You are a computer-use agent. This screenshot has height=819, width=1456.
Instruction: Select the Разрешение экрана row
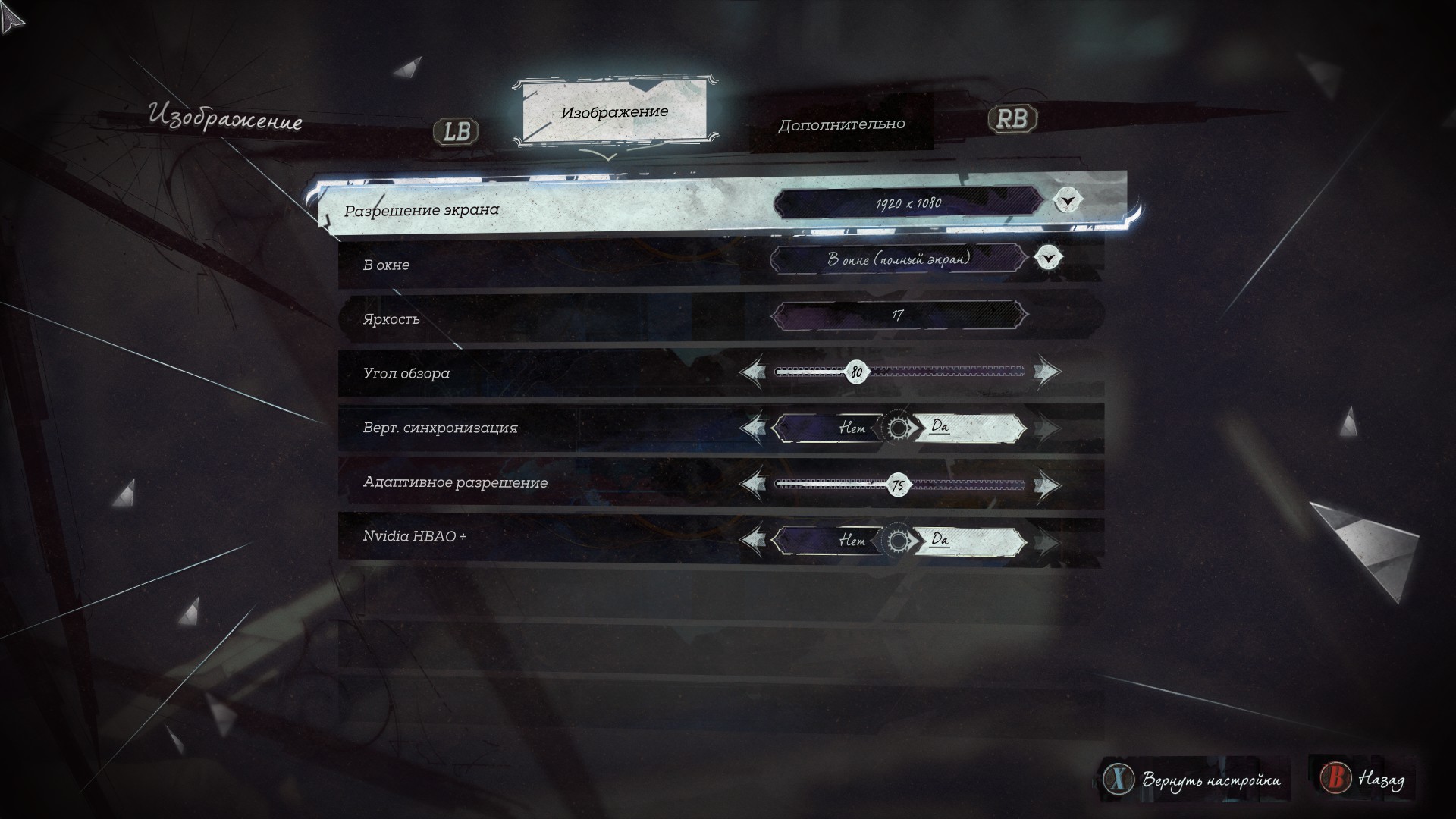tap(422, 210)
